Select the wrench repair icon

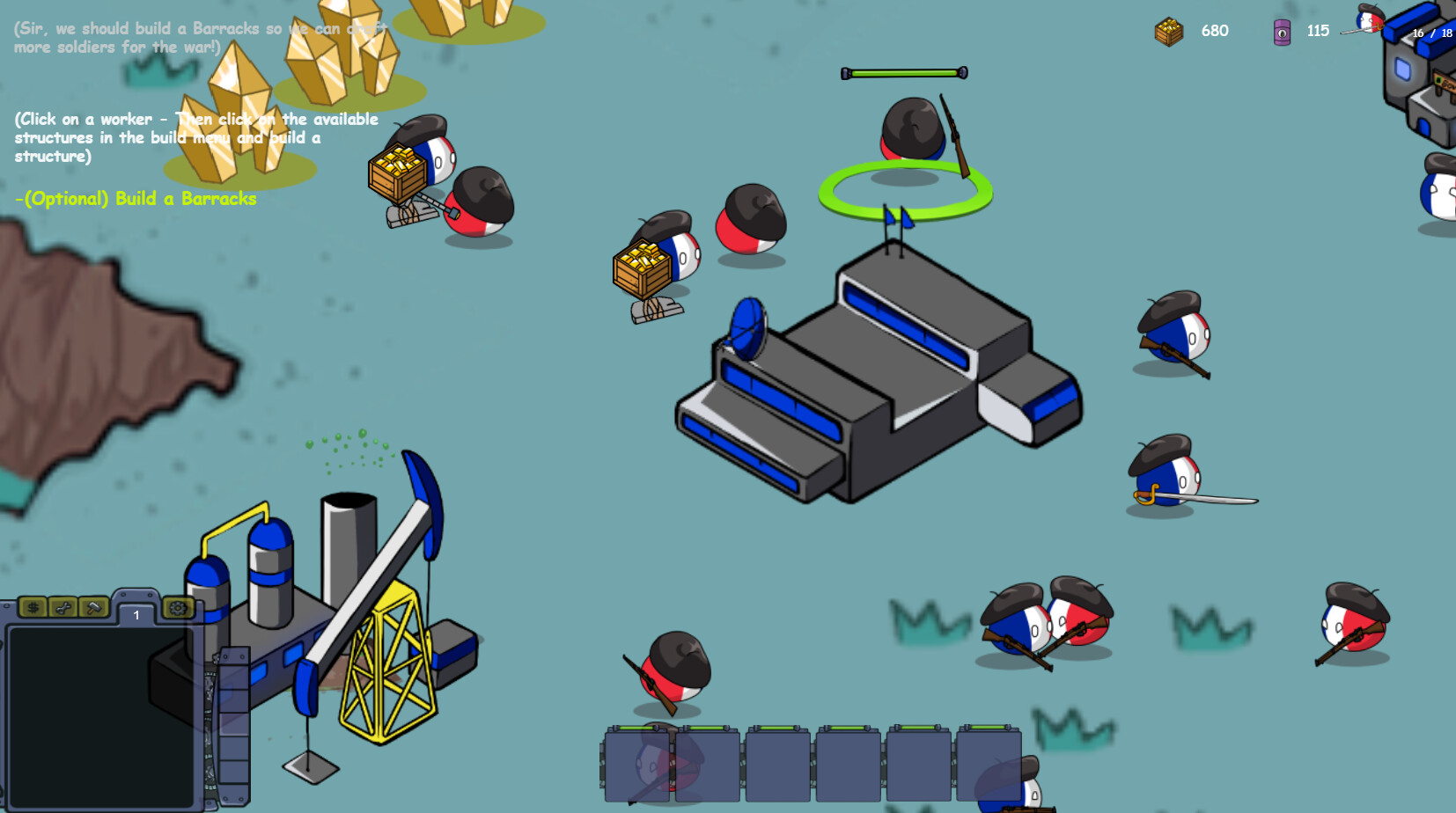pyautogui.click(x=63, y=608)
